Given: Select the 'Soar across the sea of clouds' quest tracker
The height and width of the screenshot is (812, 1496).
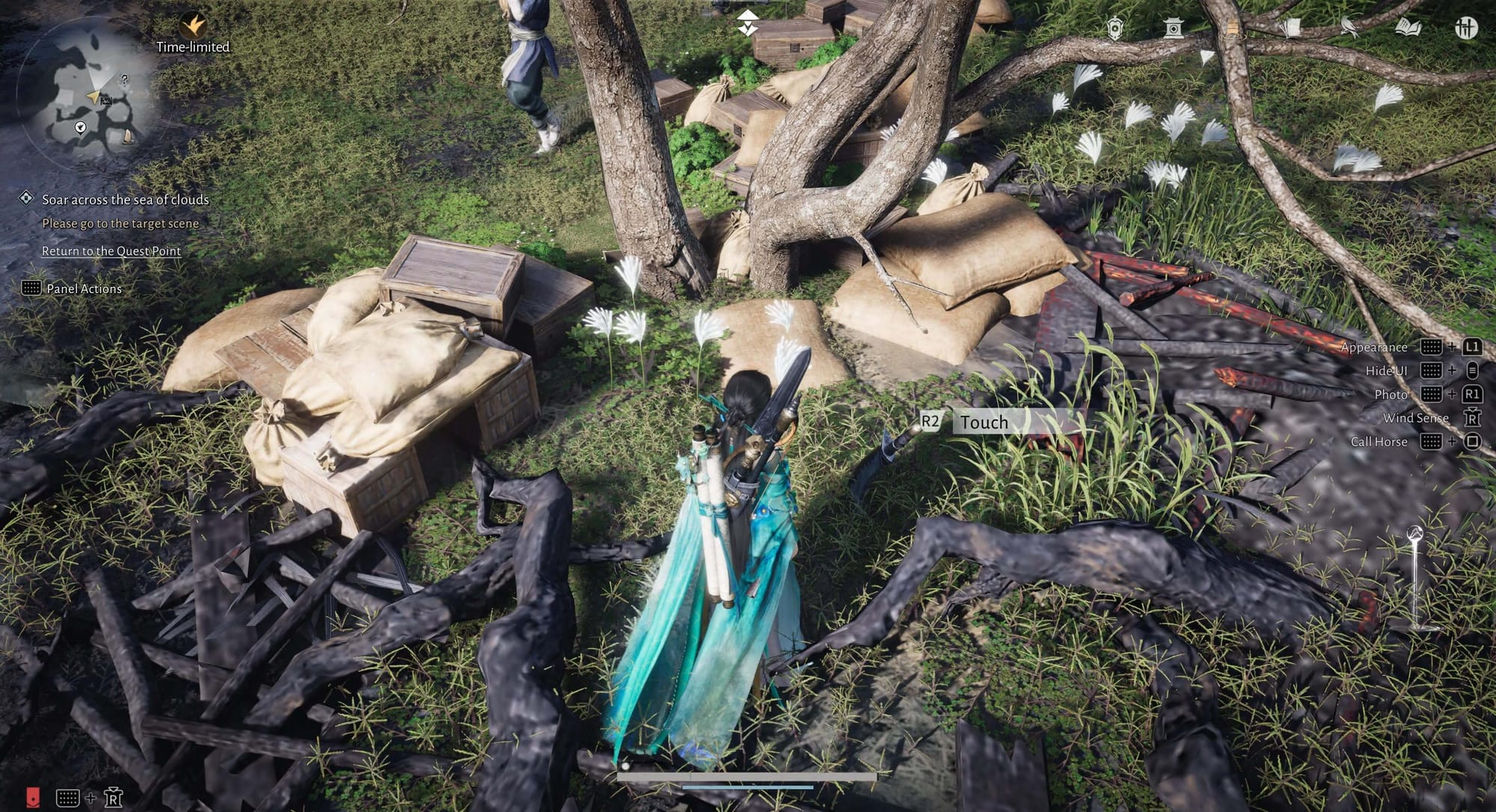Looking at the screenshot, I should 125,200.
